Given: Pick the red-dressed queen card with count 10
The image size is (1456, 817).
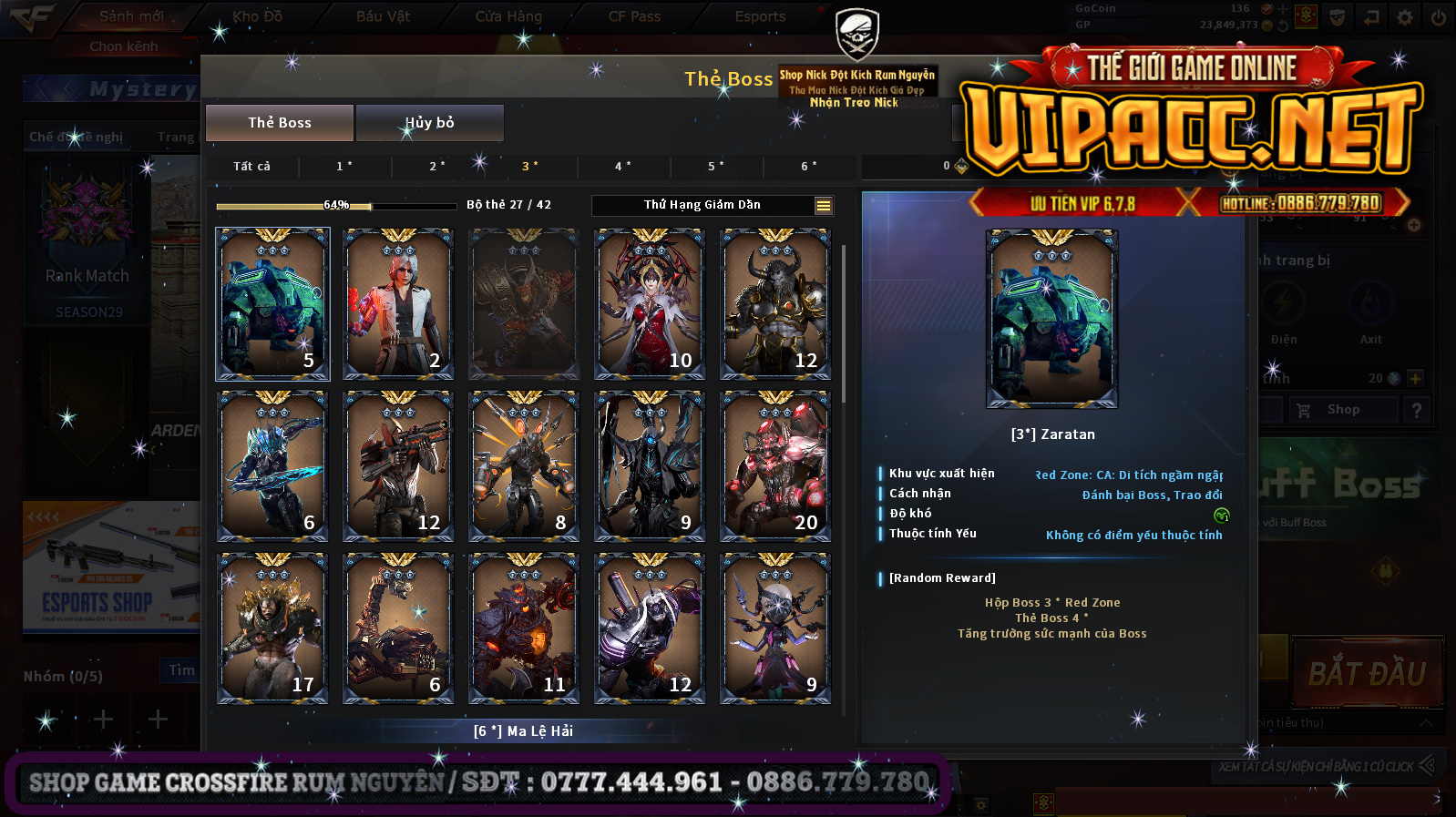Looking at the screenshot, I should point(650,303).
